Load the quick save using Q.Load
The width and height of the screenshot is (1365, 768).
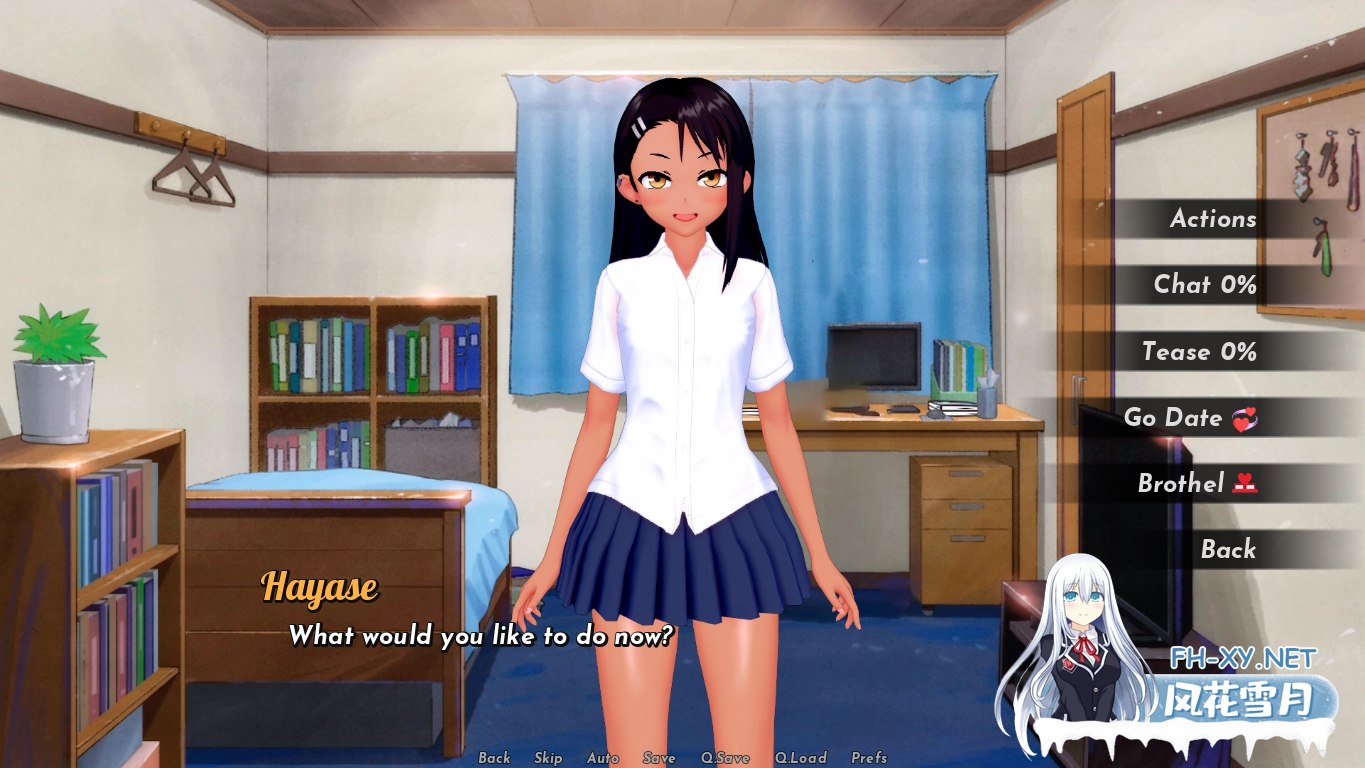coord(801,758)
